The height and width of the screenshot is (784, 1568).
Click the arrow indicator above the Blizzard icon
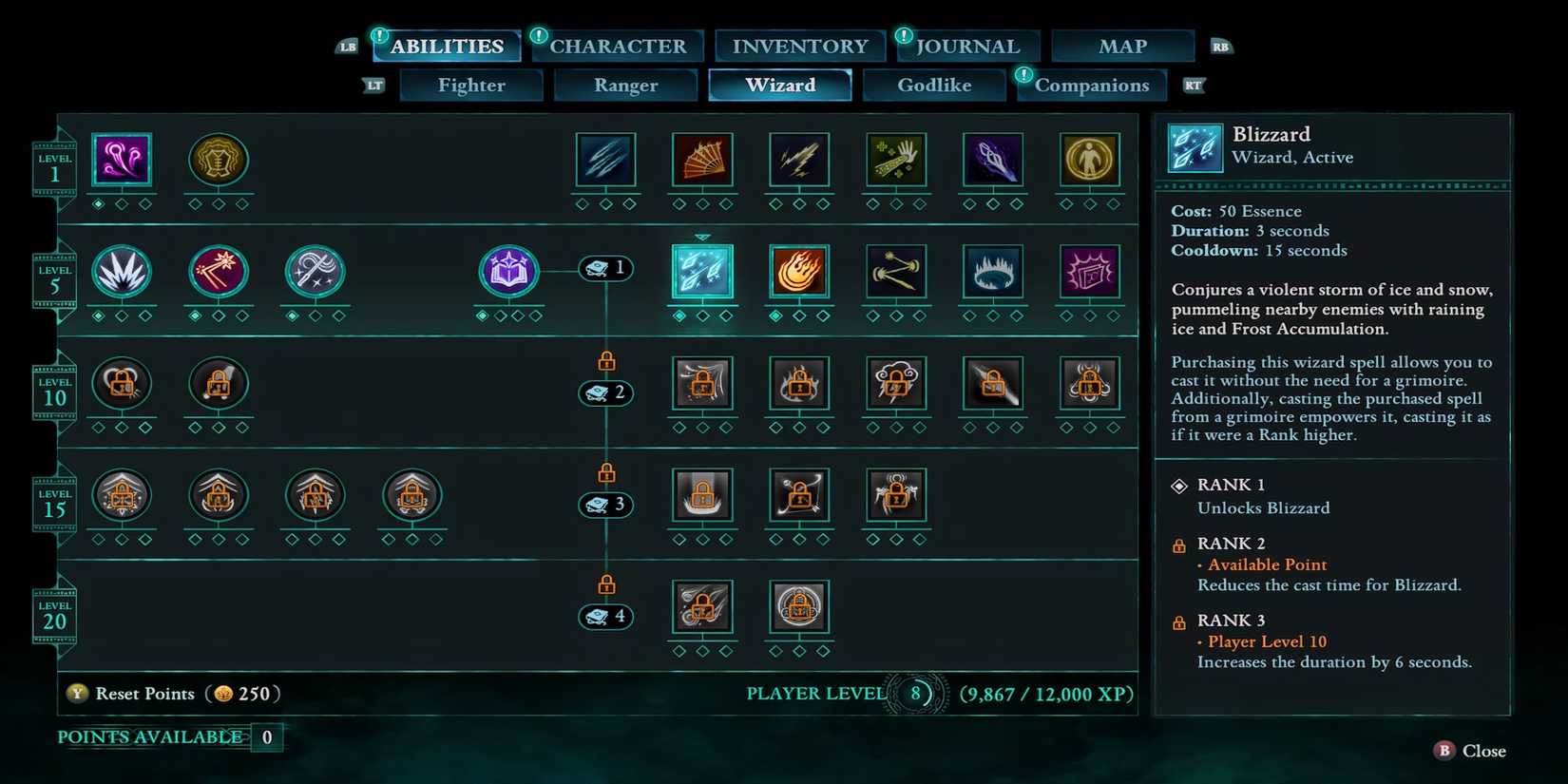click(702, 235)
